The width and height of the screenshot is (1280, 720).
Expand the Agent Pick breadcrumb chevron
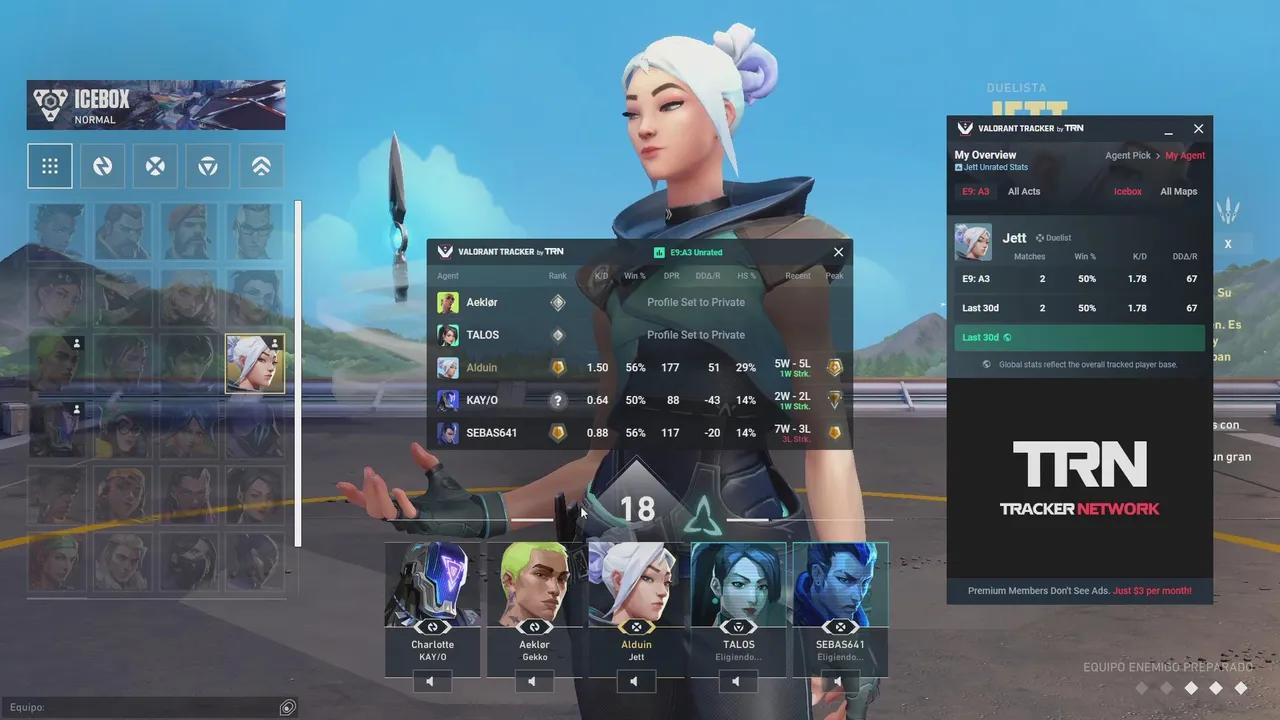pos(1156,155)
